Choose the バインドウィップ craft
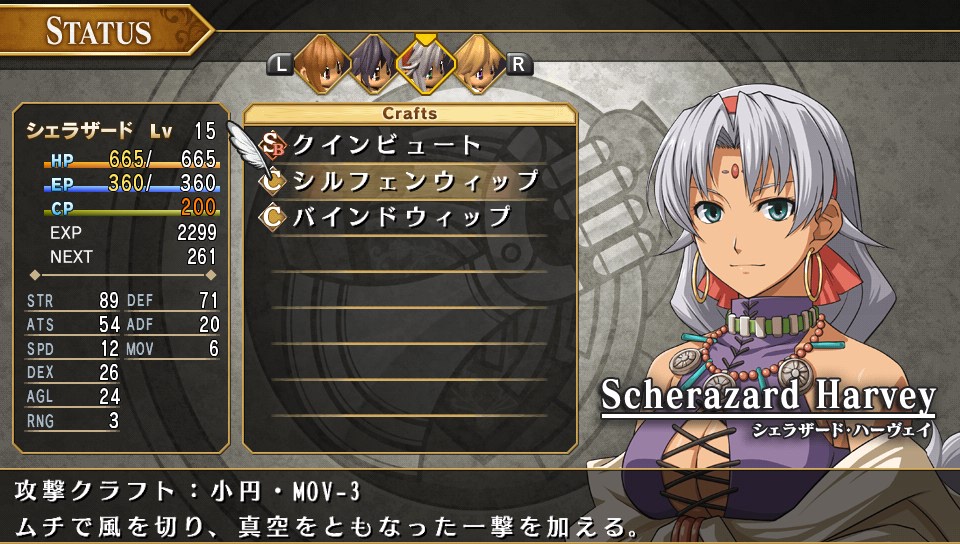This screenshot has height=544, width=960. tap(401, 216)
